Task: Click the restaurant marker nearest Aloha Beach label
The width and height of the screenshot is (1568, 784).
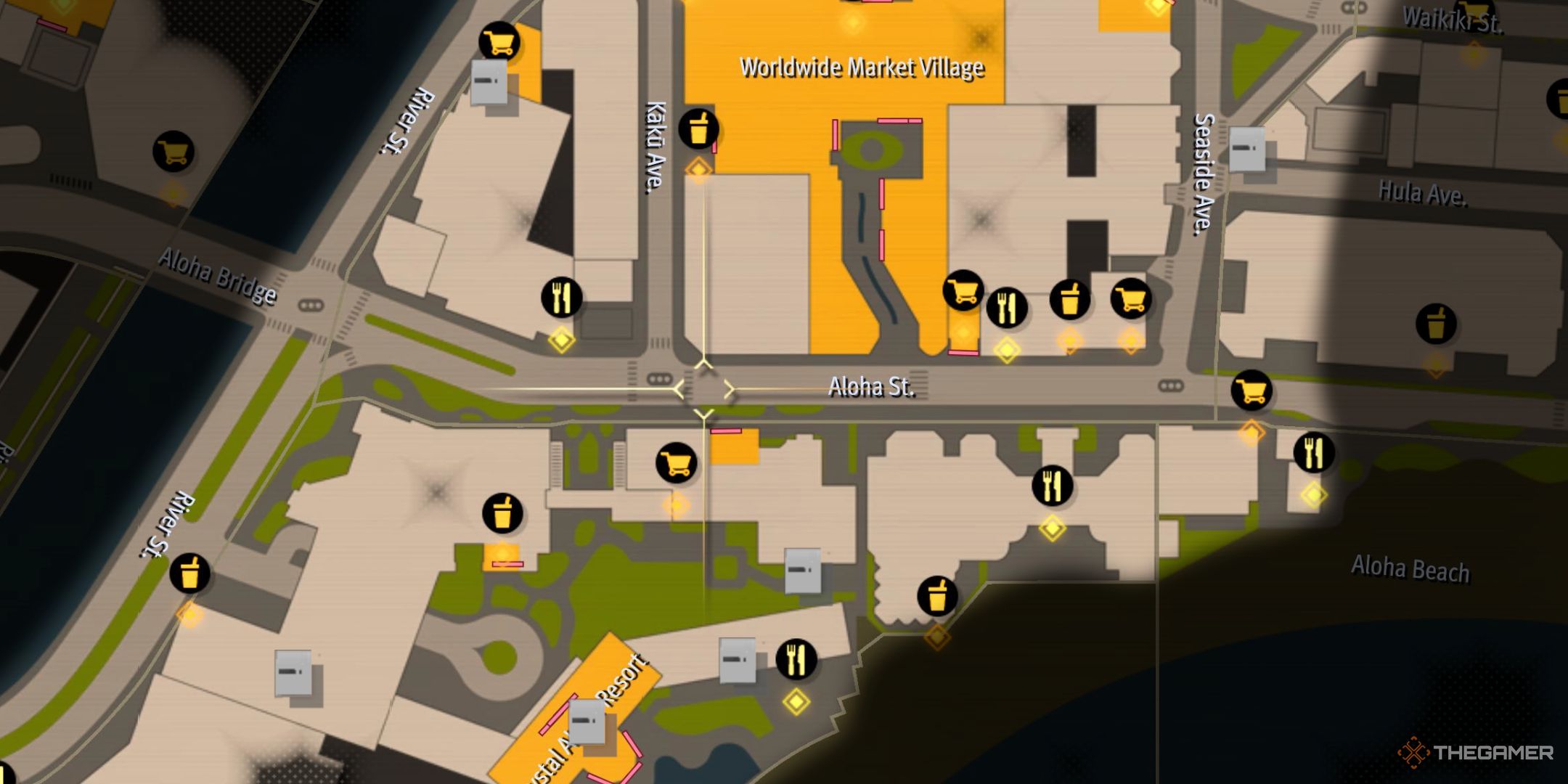Action: click(x=1313, y=452)
